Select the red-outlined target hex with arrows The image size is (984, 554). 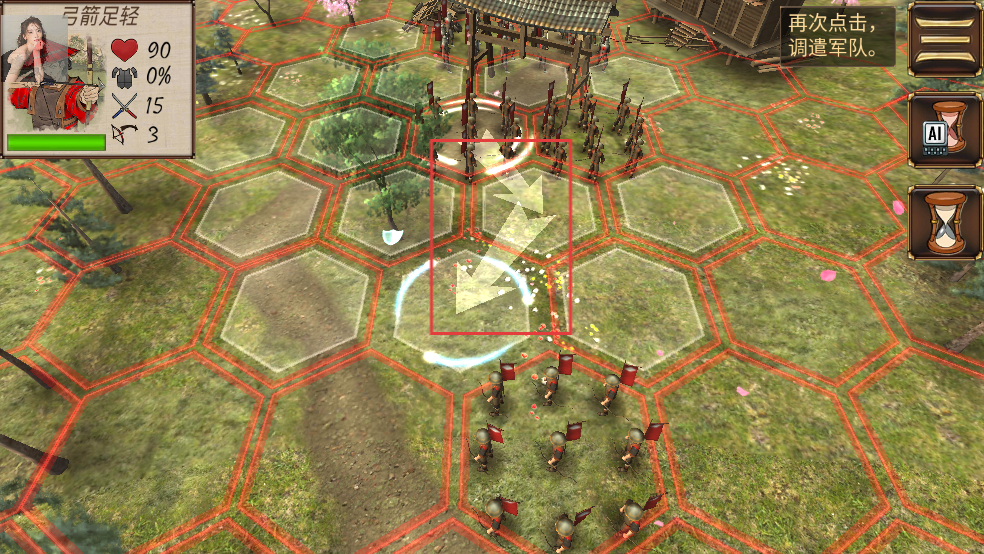(500, 237)
